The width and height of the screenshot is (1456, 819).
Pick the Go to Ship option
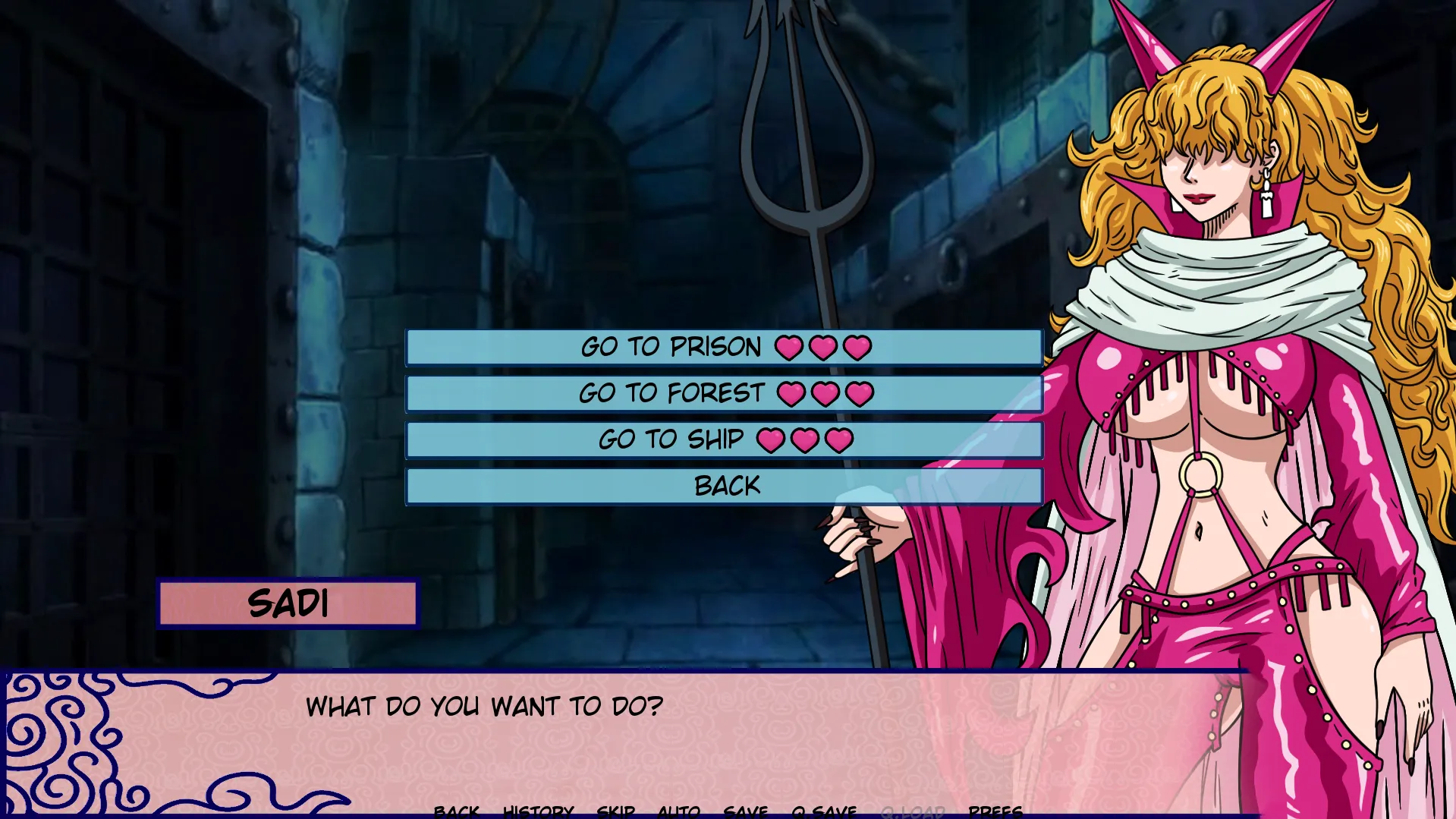tap(725, 440)
